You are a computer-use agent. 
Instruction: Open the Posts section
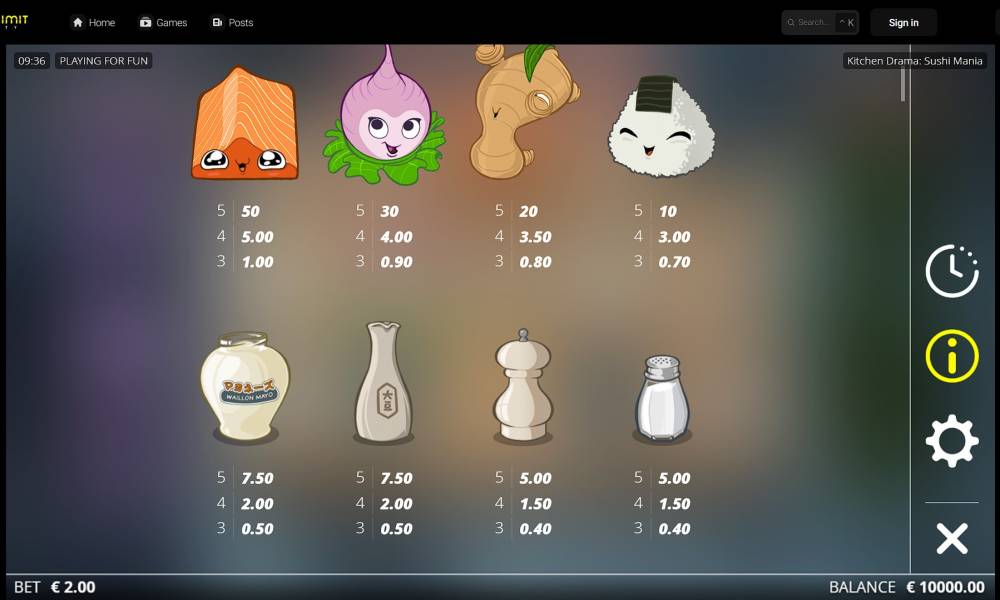(x=232, y=22)
